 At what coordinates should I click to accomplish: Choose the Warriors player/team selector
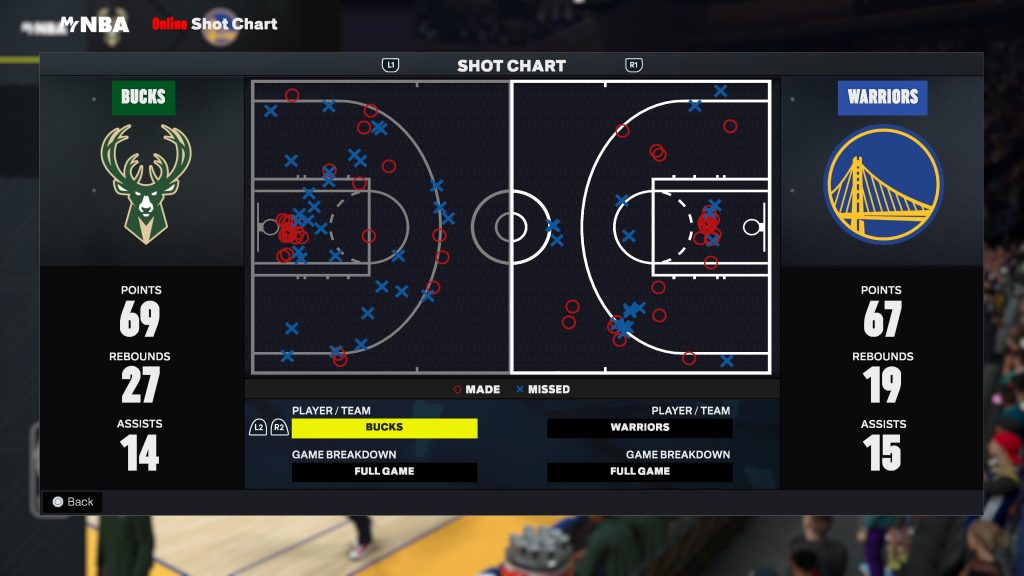[640, 428]
